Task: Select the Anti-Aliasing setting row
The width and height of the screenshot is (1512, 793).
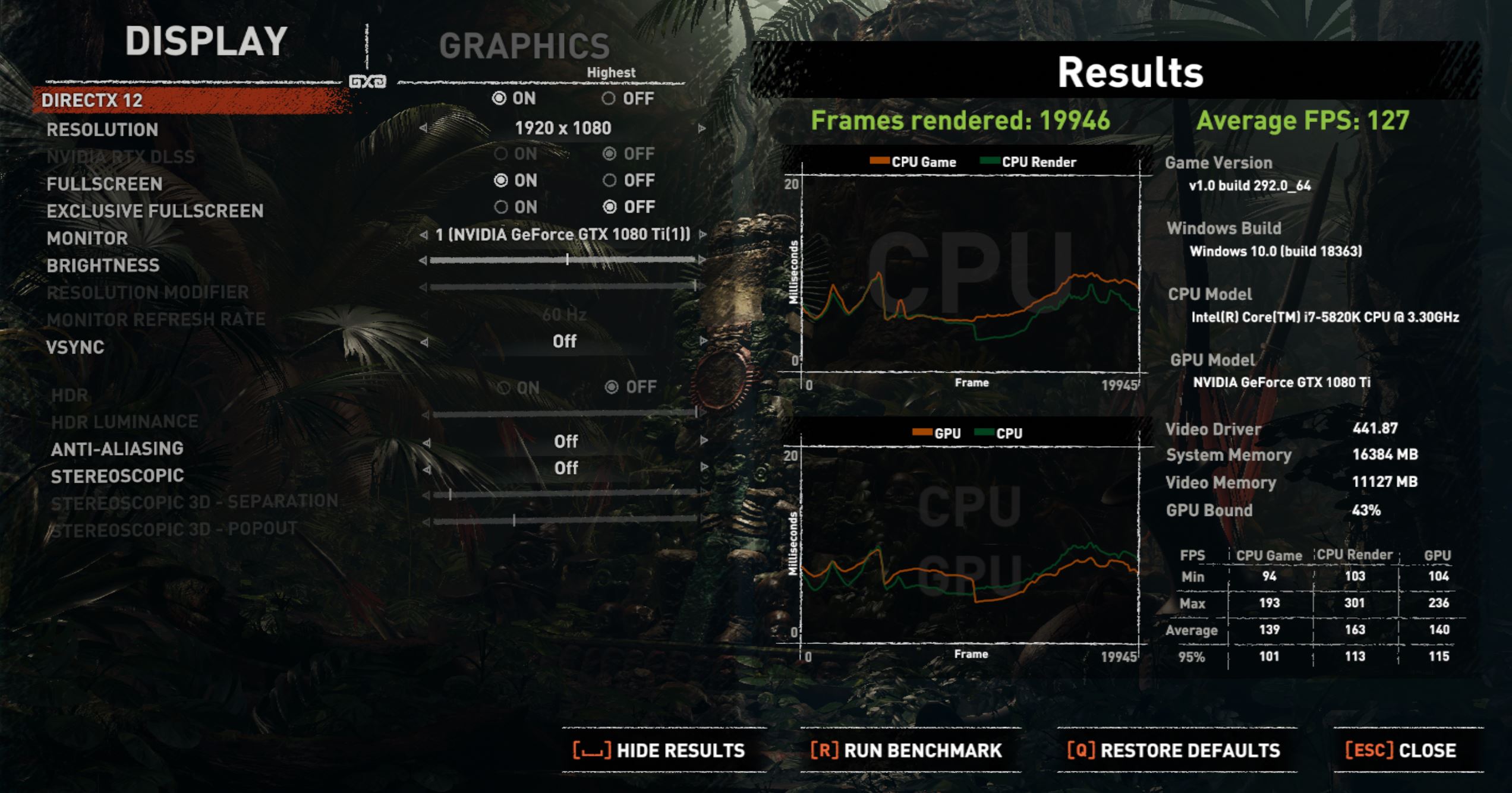Action: (x=117, y=449)
